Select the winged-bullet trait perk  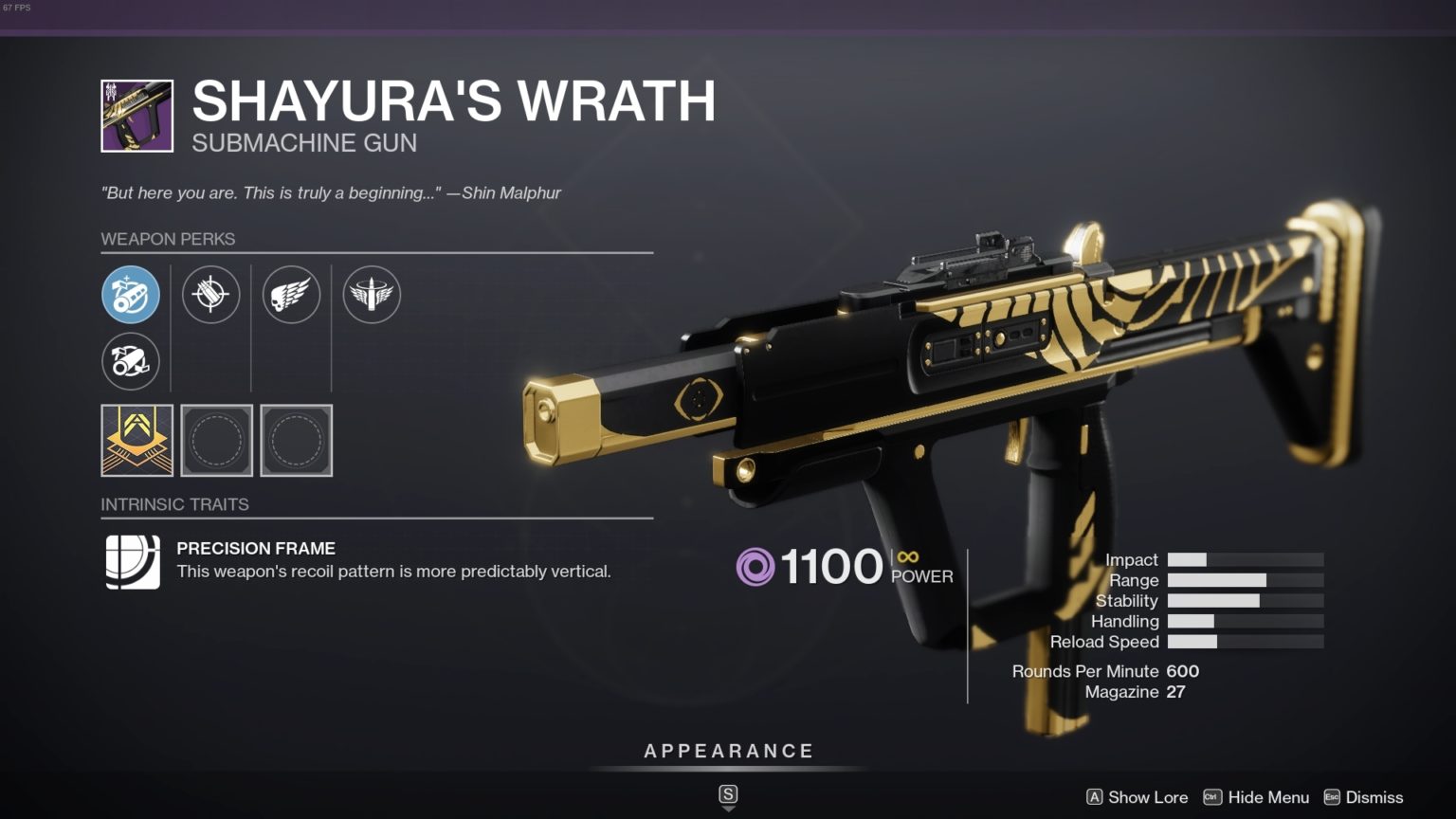(372, 295)
